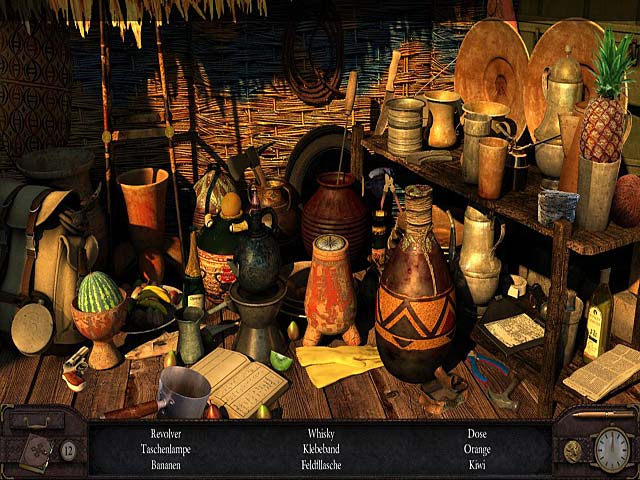The width and height of the screenshot is (640, 480).
Task: Click the pocket watch dial
Action: pyautogui.click(x=611, y=450)
